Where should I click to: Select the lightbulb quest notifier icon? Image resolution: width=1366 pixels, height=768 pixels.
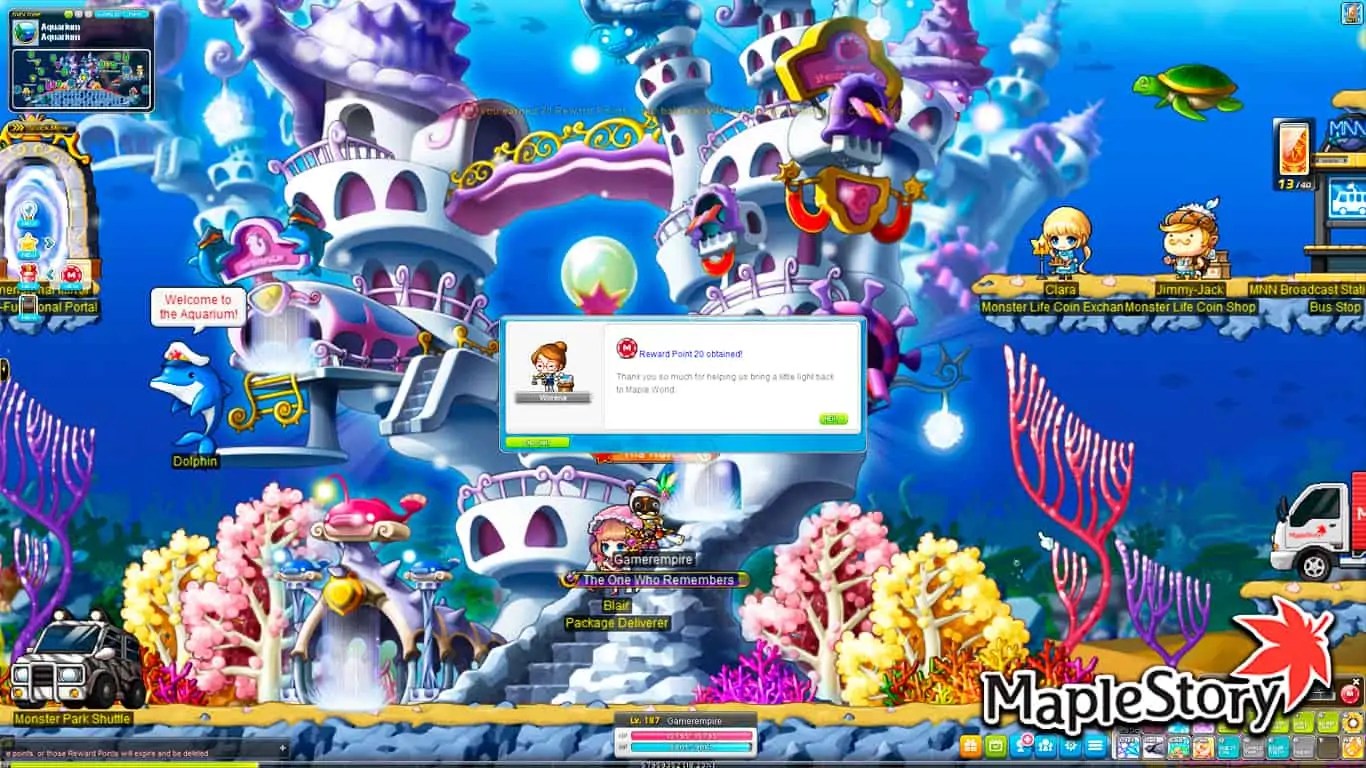pos(29,210)
